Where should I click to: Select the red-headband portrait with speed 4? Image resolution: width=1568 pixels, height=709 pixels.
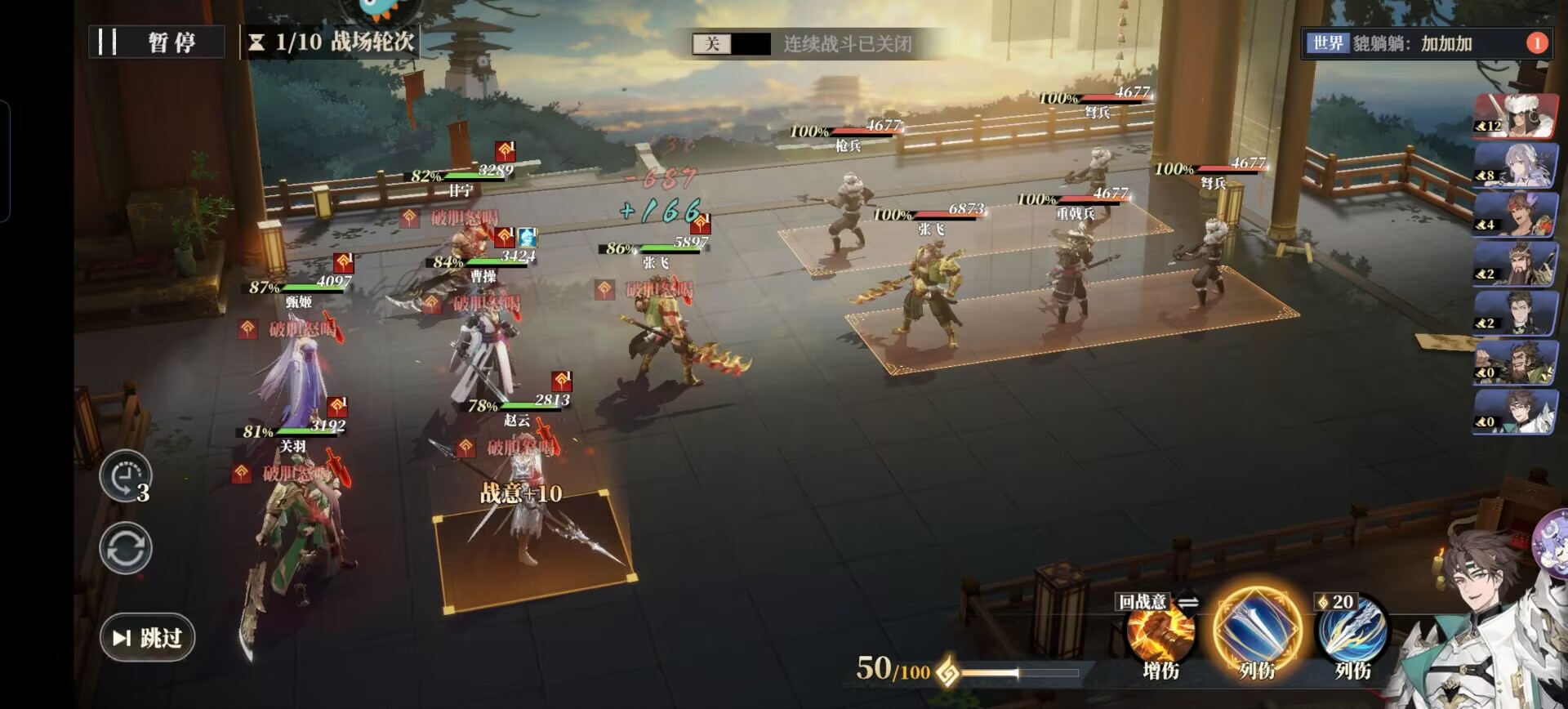pos(1515,214)
